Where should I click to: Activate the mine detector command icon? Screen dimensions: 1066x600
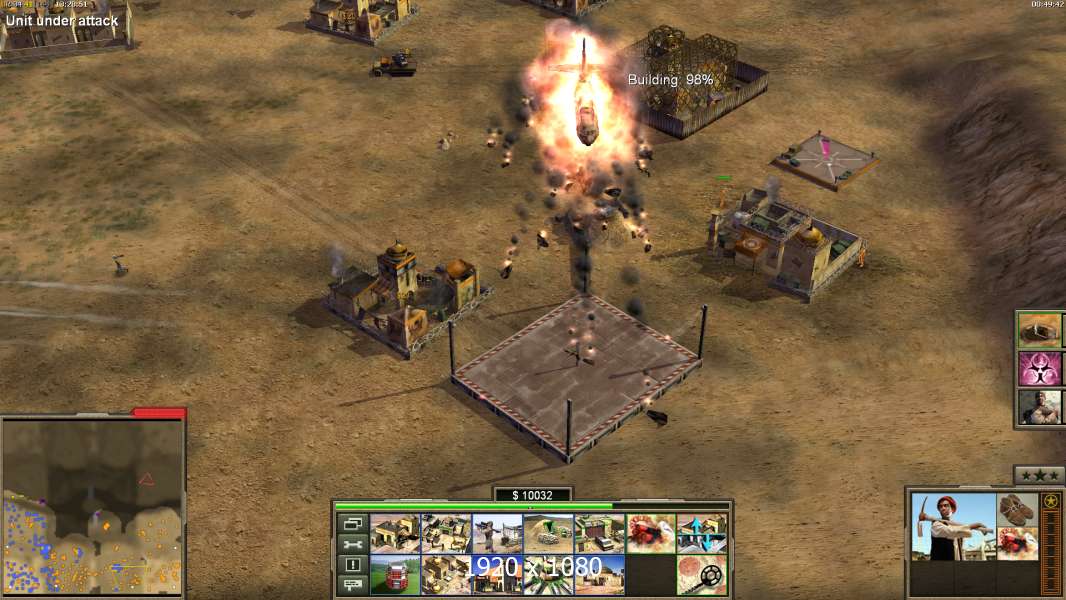coord(701,575)
